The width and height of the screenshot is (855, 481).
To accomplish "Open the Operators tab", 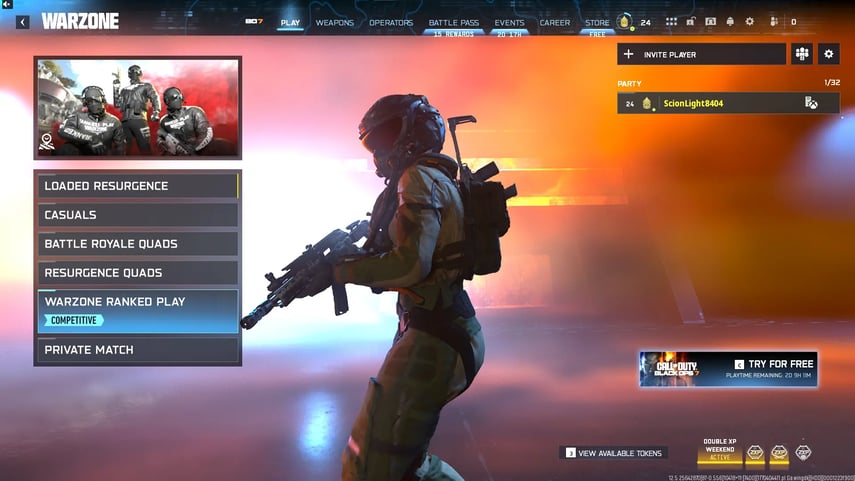I will pyautogui.click(x=390, y=22).
